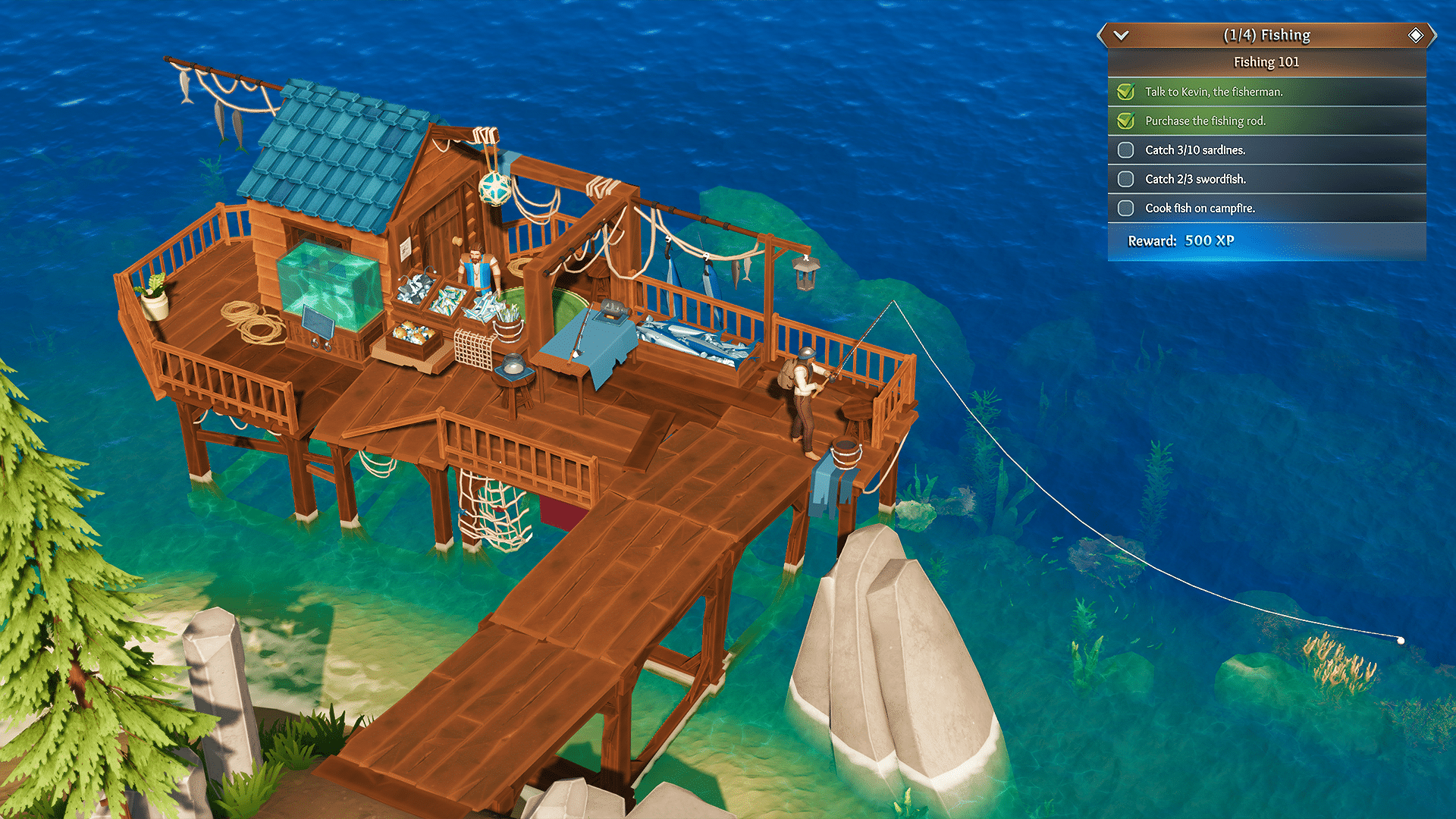This screenshot has height=819, width=1456.
Task: Check the Catch 2/3 swordfish checkbox
Action: click(x=1125, y=179)
